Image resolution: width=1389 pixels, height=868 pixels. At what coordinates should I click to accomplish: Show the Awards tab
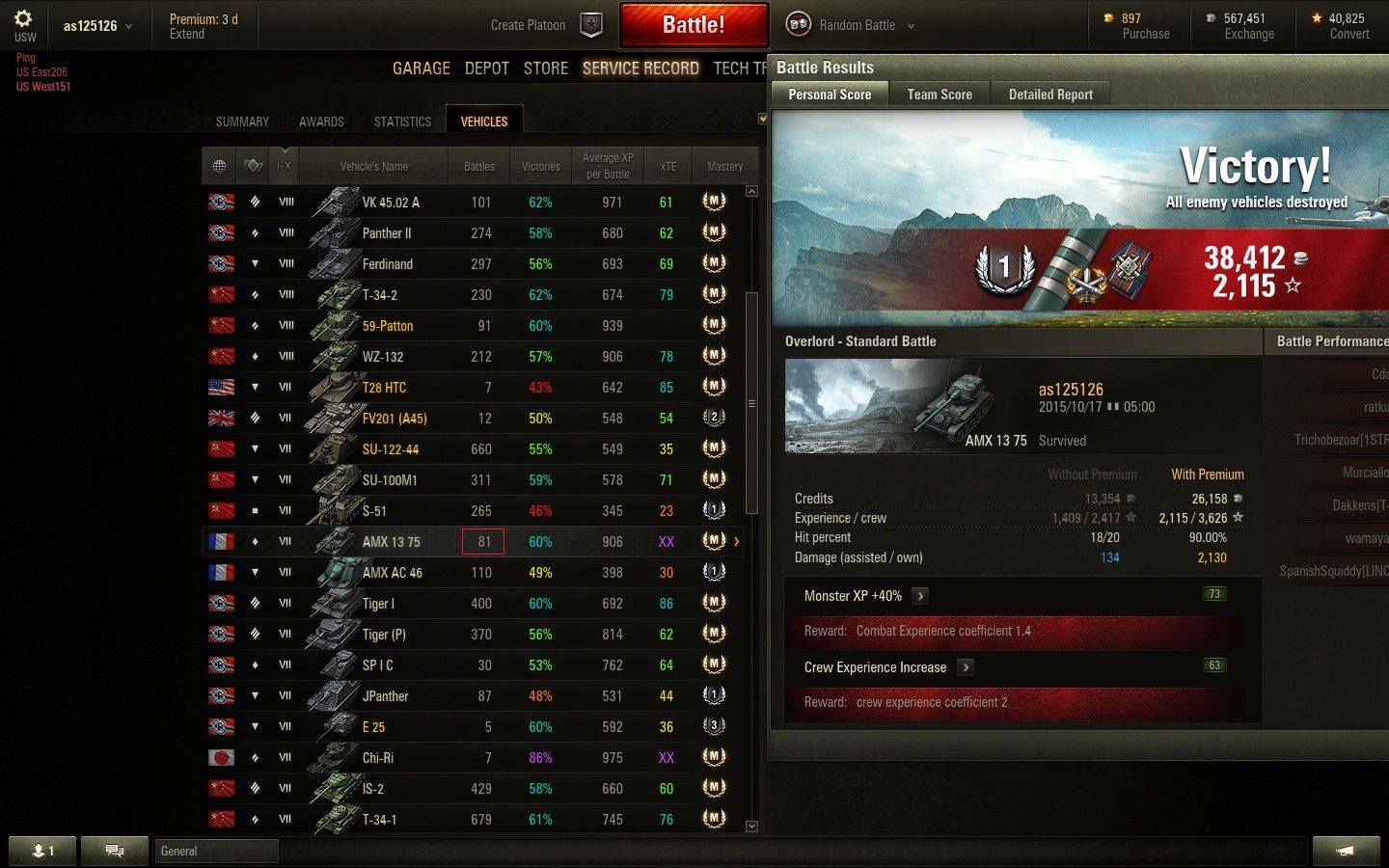click(x=321, y=122)
